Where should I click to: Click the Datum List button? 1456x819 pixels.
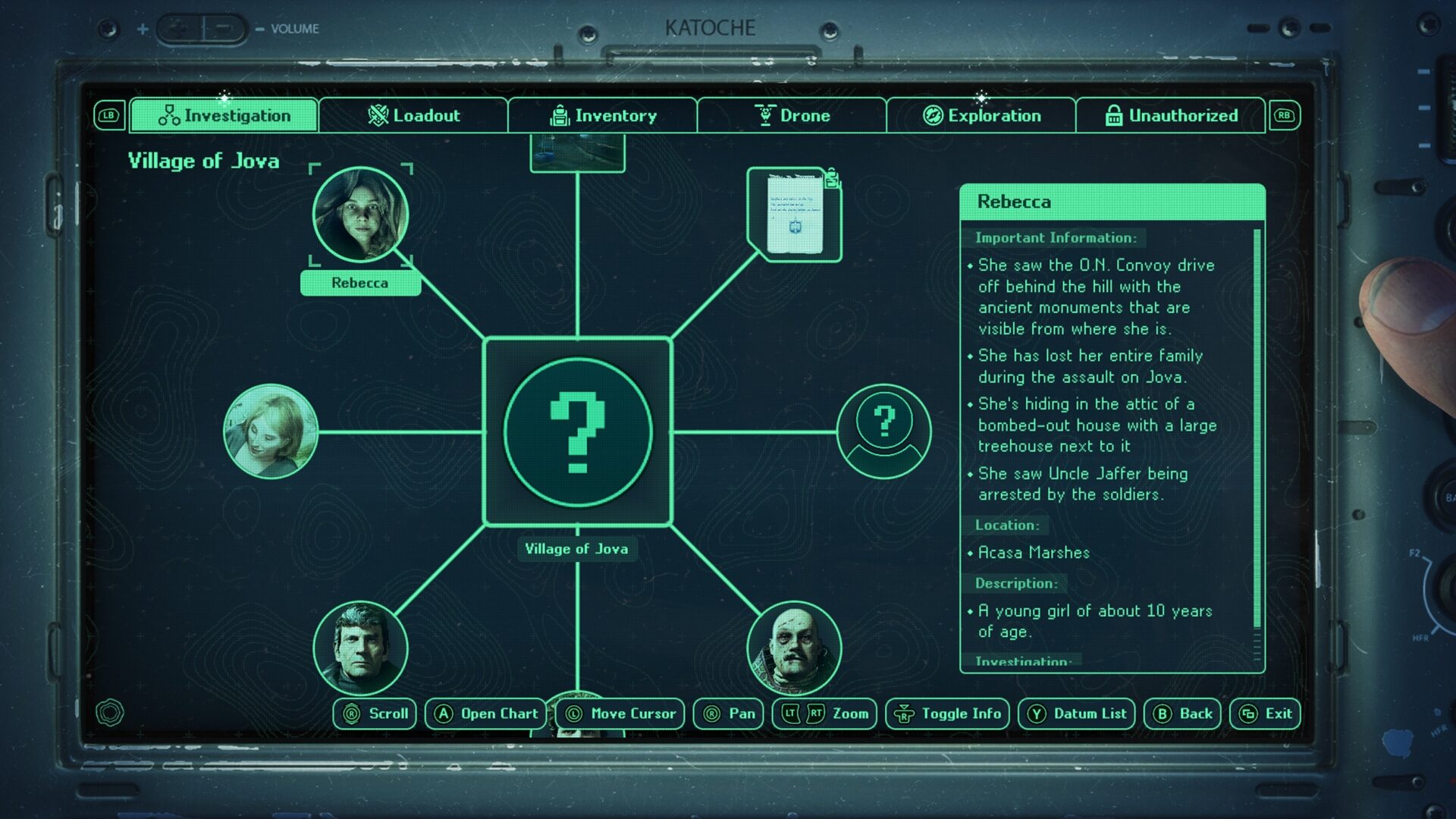tap(1076, 714)
